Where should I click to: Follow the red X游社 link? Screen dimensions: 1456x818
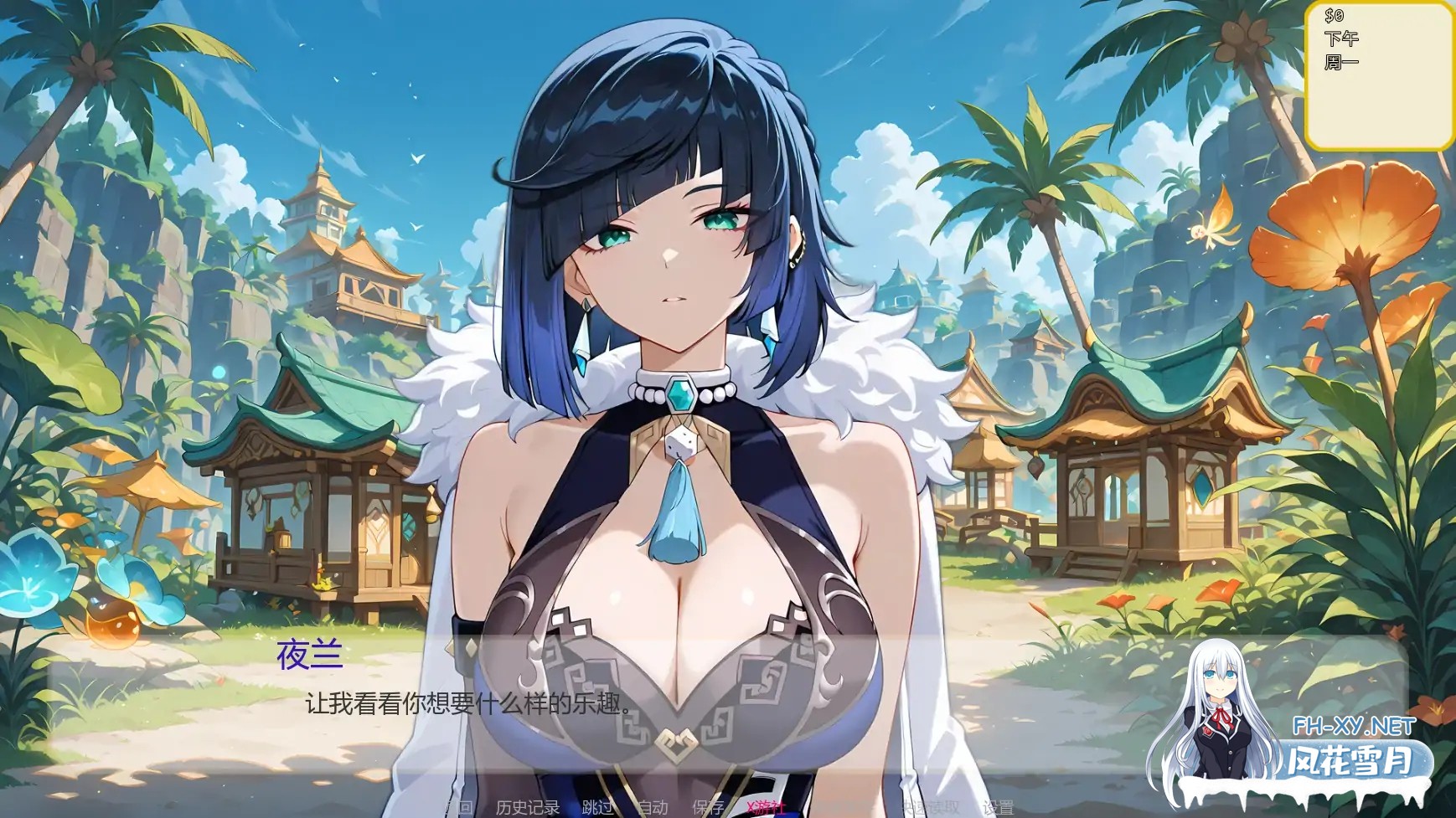click(765, 808)
